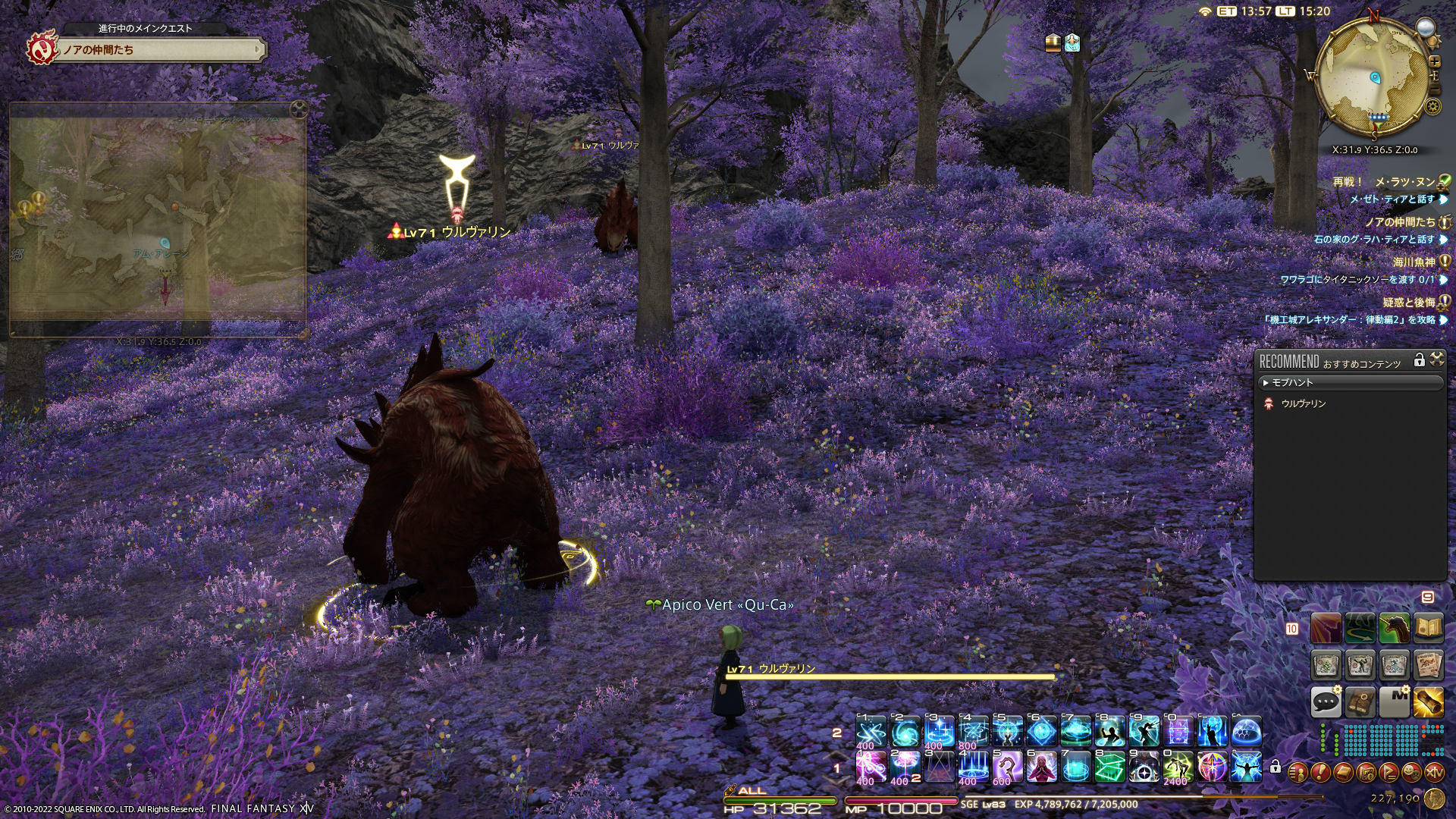The height and width of the screenshot is (819, 1456).
Task: Open the XIV system menu button
Action: (x=1434, y=773)
